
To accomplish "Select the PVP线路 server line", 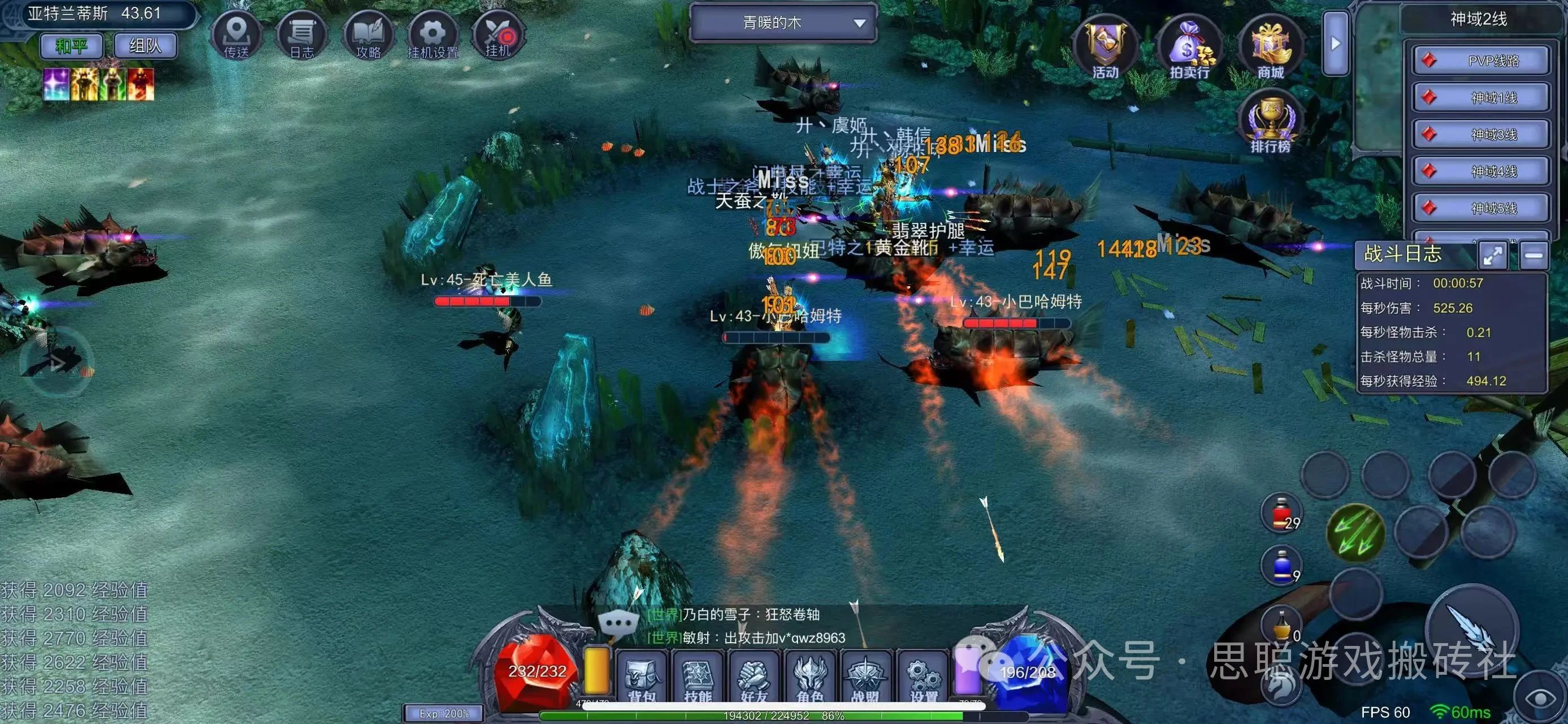I will [1480, 61].
